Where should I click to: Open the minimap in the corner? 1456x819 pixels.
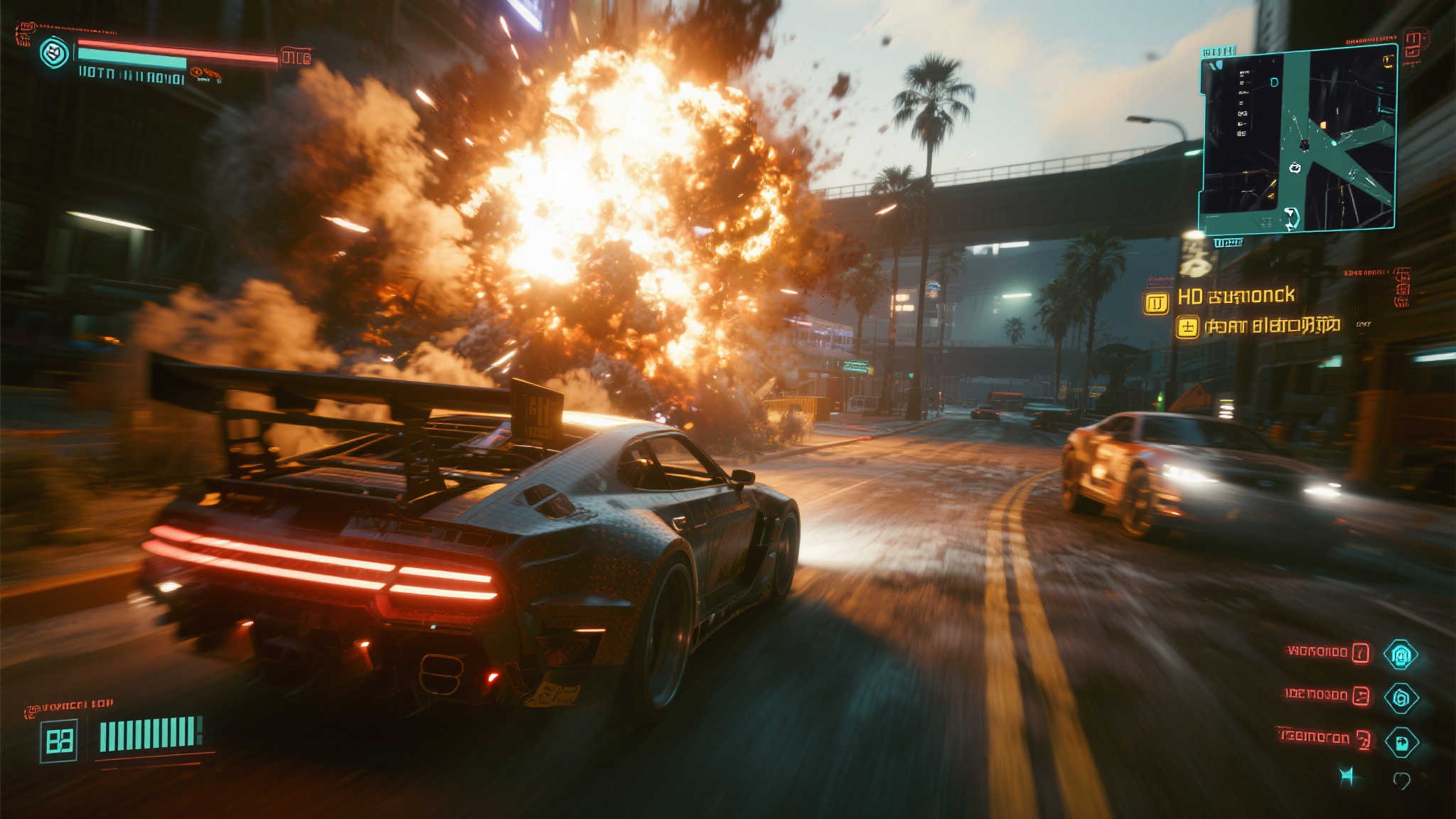1298,140
